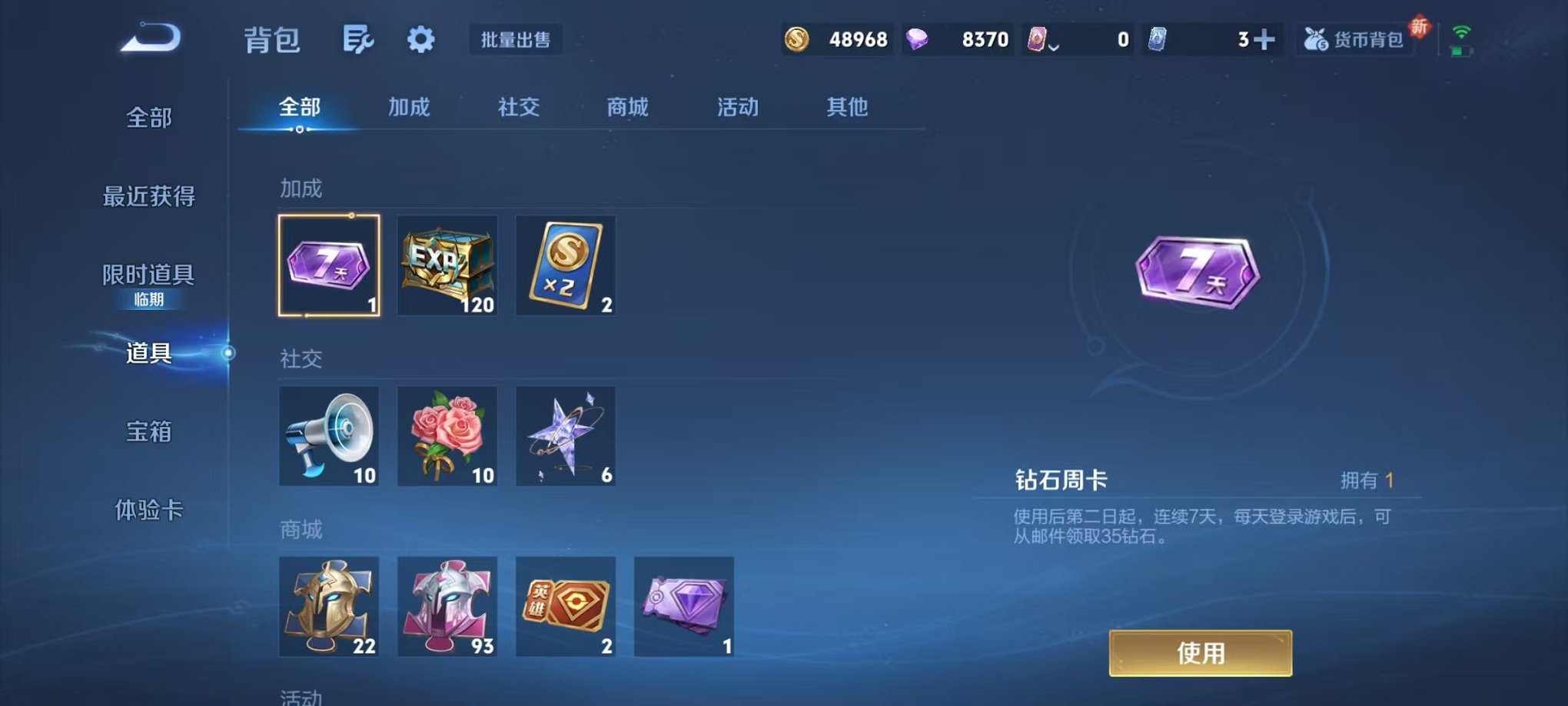Select the 7-day diamond weekly card item
Viewport: 1568px width, 706px height.
[x=329, y=266]
